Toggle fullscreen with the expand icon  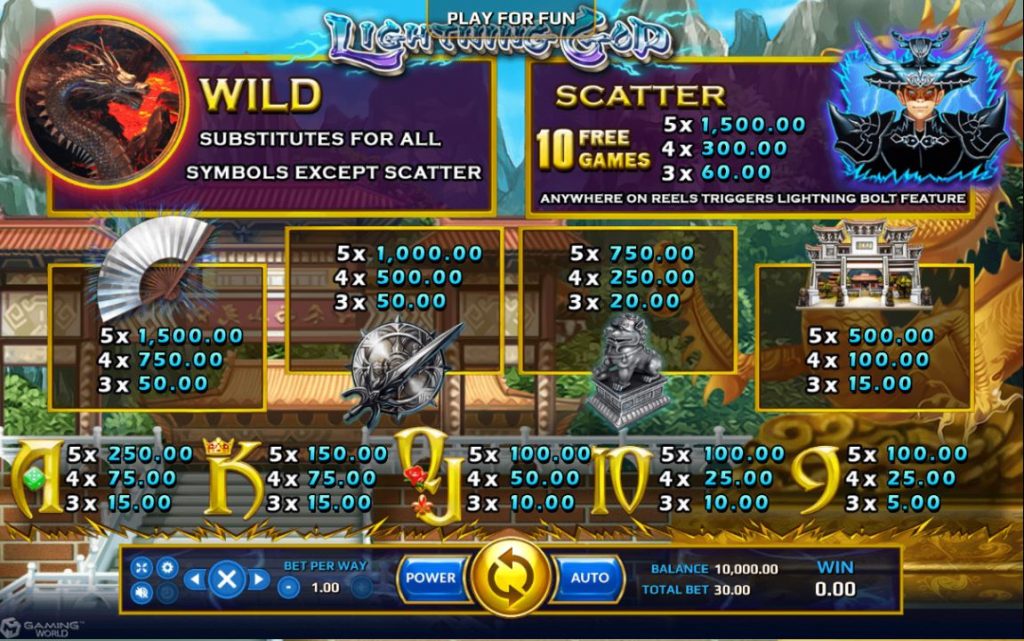click(x=141, y=567)
